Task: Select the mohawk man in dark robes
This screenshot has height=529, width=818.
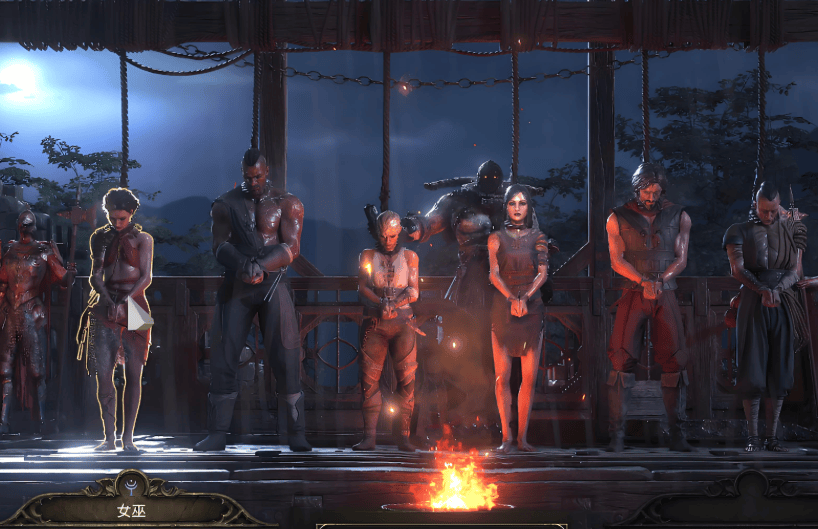Action: [x=765, y=300]
